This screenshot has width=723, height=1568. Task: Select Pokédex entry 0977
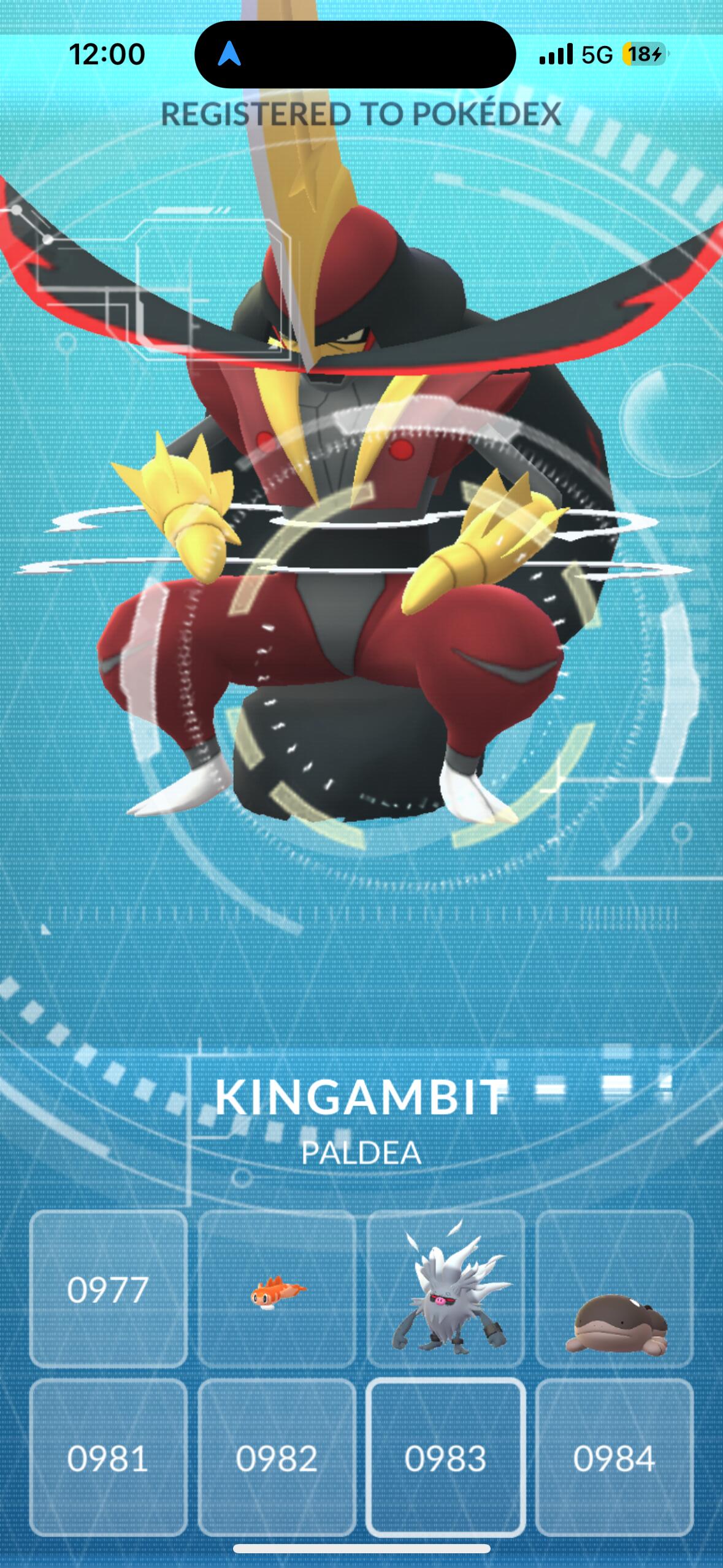coord(108,1289)
